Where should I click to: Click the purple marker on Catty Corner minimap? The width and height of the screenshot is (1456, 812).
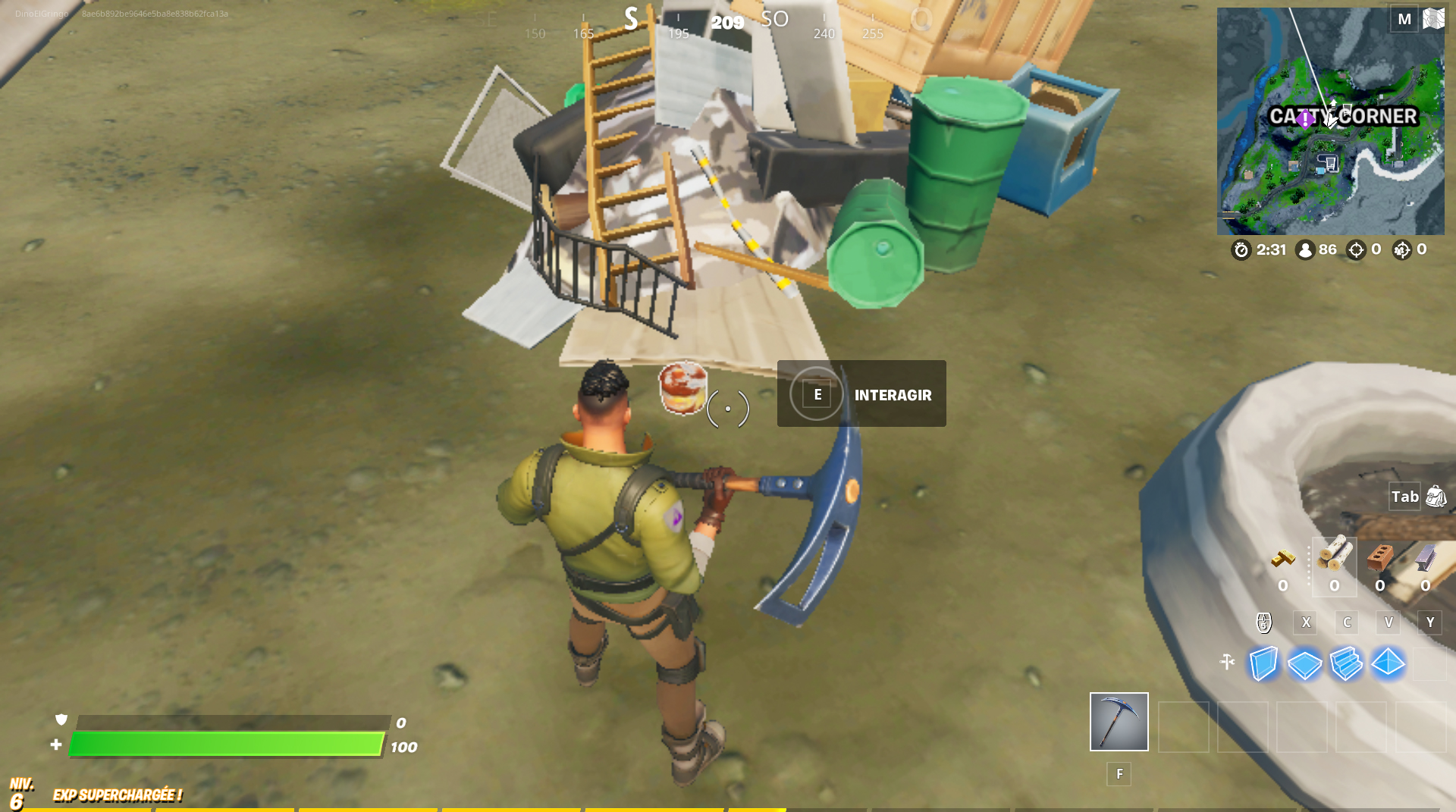click(x=1304, y=120)
